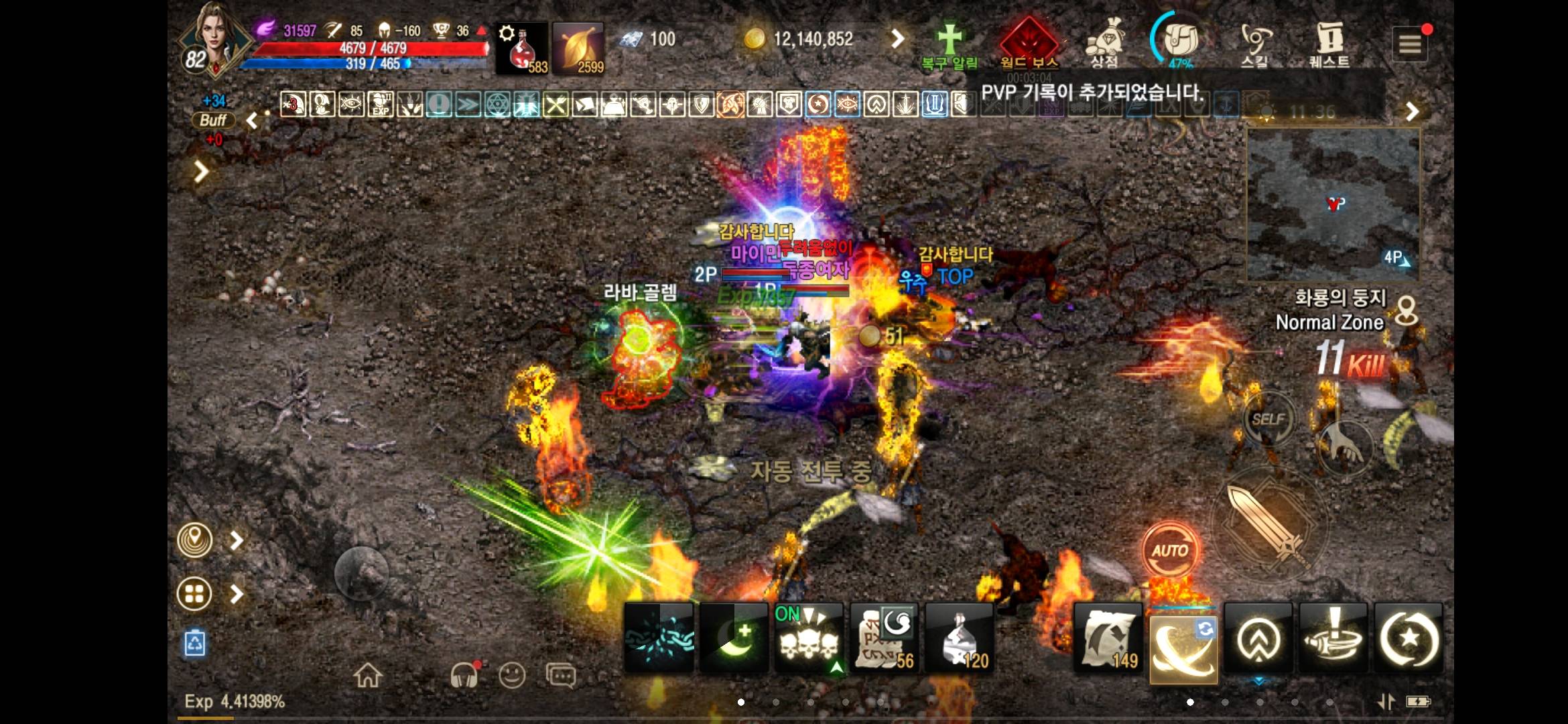This screenshot has width=1568, height=724.
Task: Use the scroll item with 56 count
Action: click(885, 638)
